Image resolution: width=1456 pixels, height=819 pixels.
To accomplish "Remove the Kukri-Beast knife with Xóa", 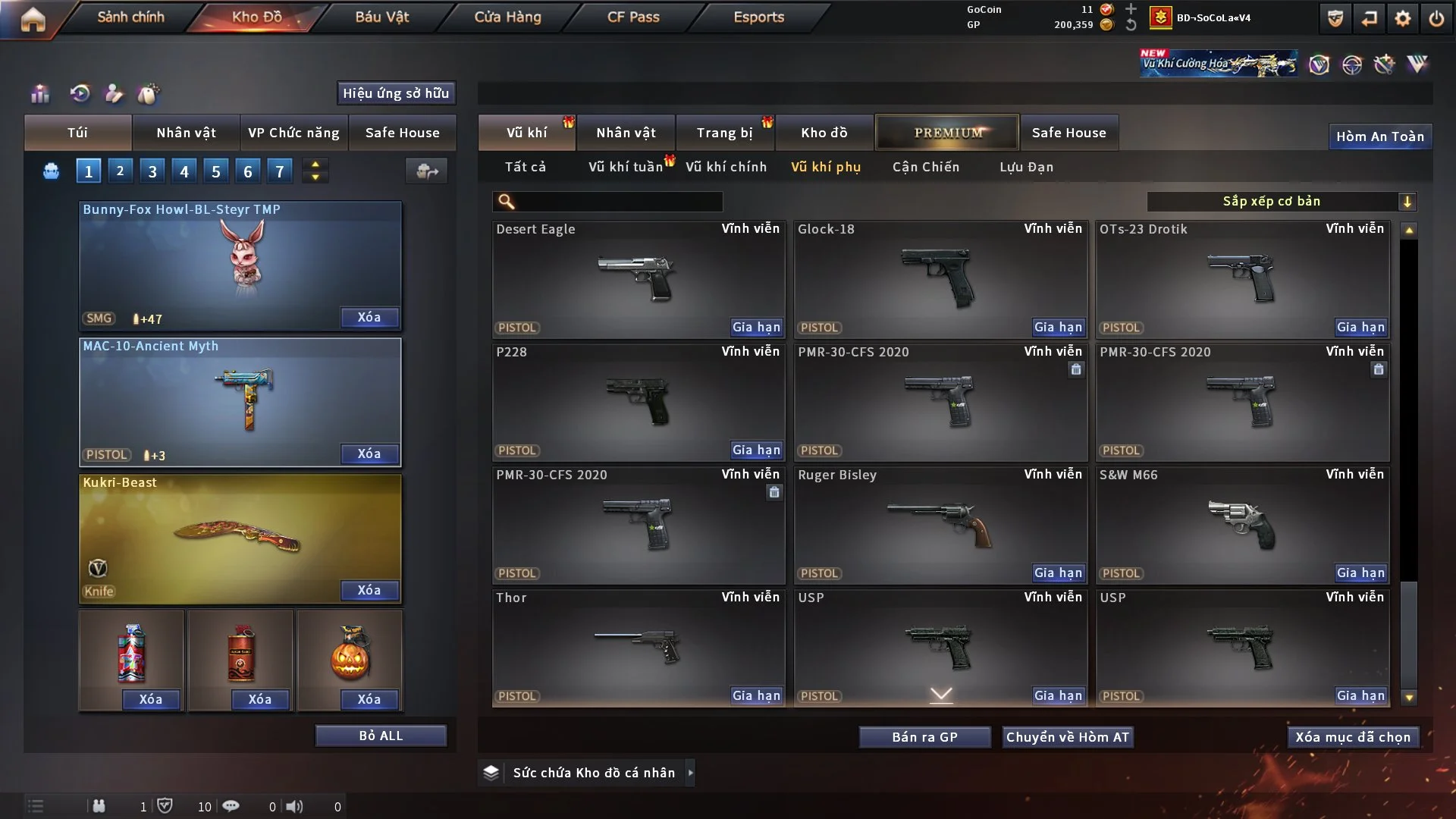I will pyautogui.click(x=369, y=590).
